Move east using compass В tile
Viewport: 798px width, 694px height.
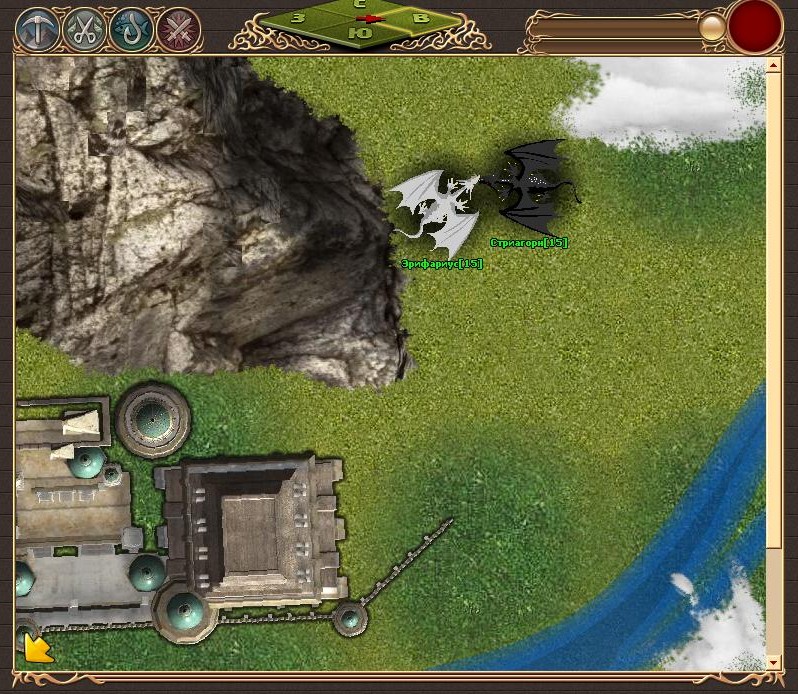click(x=421, y=18)
